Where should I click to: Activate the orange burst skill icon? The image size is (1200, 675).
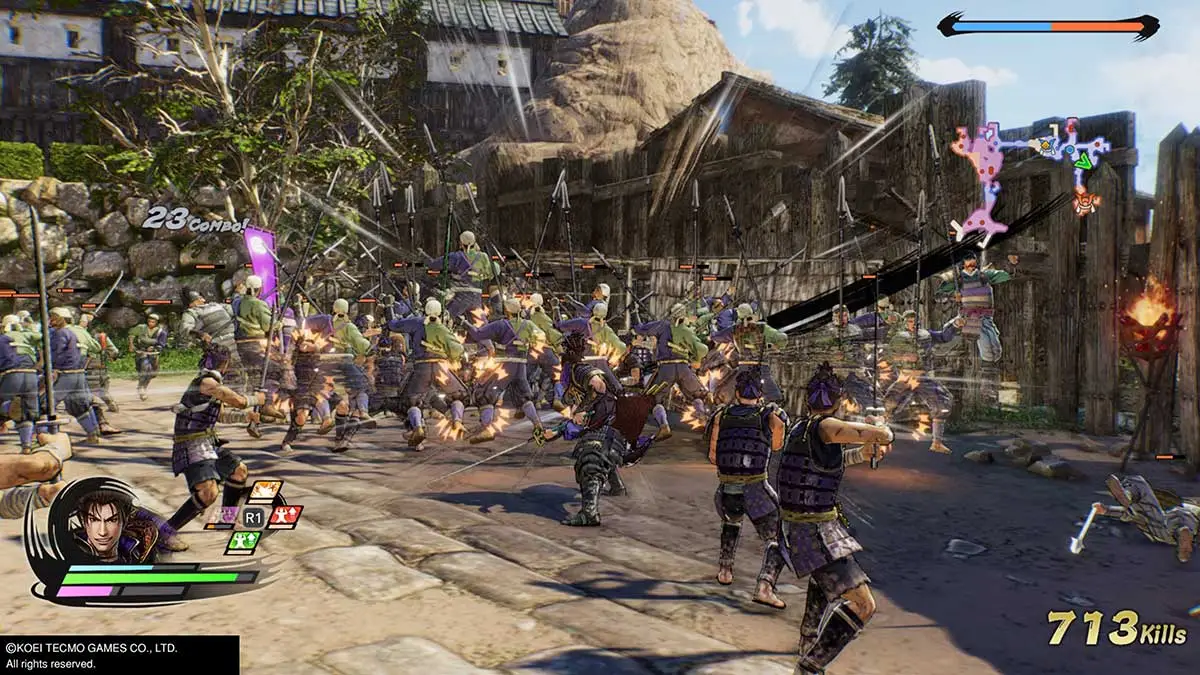(264, 492)
